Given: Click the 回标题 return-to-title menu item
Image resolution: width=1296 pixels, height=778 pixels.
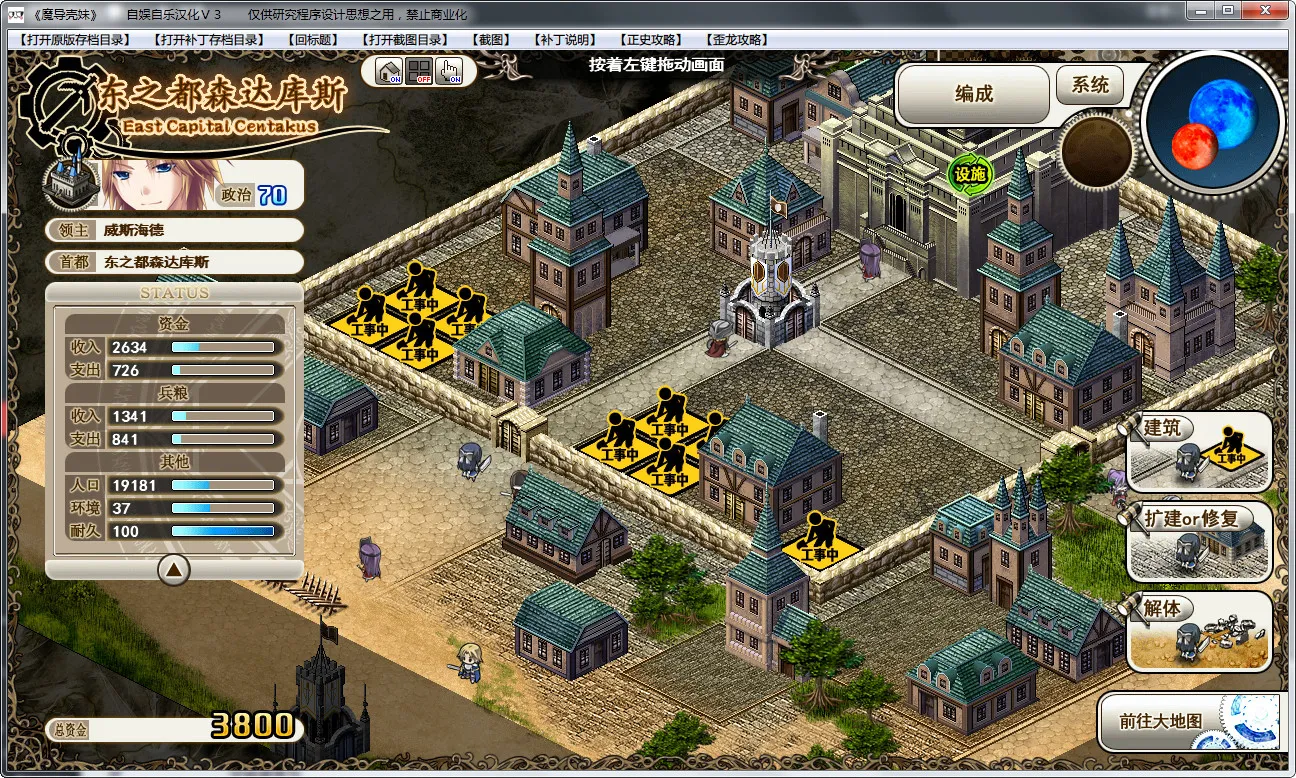Looking at the screenshot, I should point(313,40).
